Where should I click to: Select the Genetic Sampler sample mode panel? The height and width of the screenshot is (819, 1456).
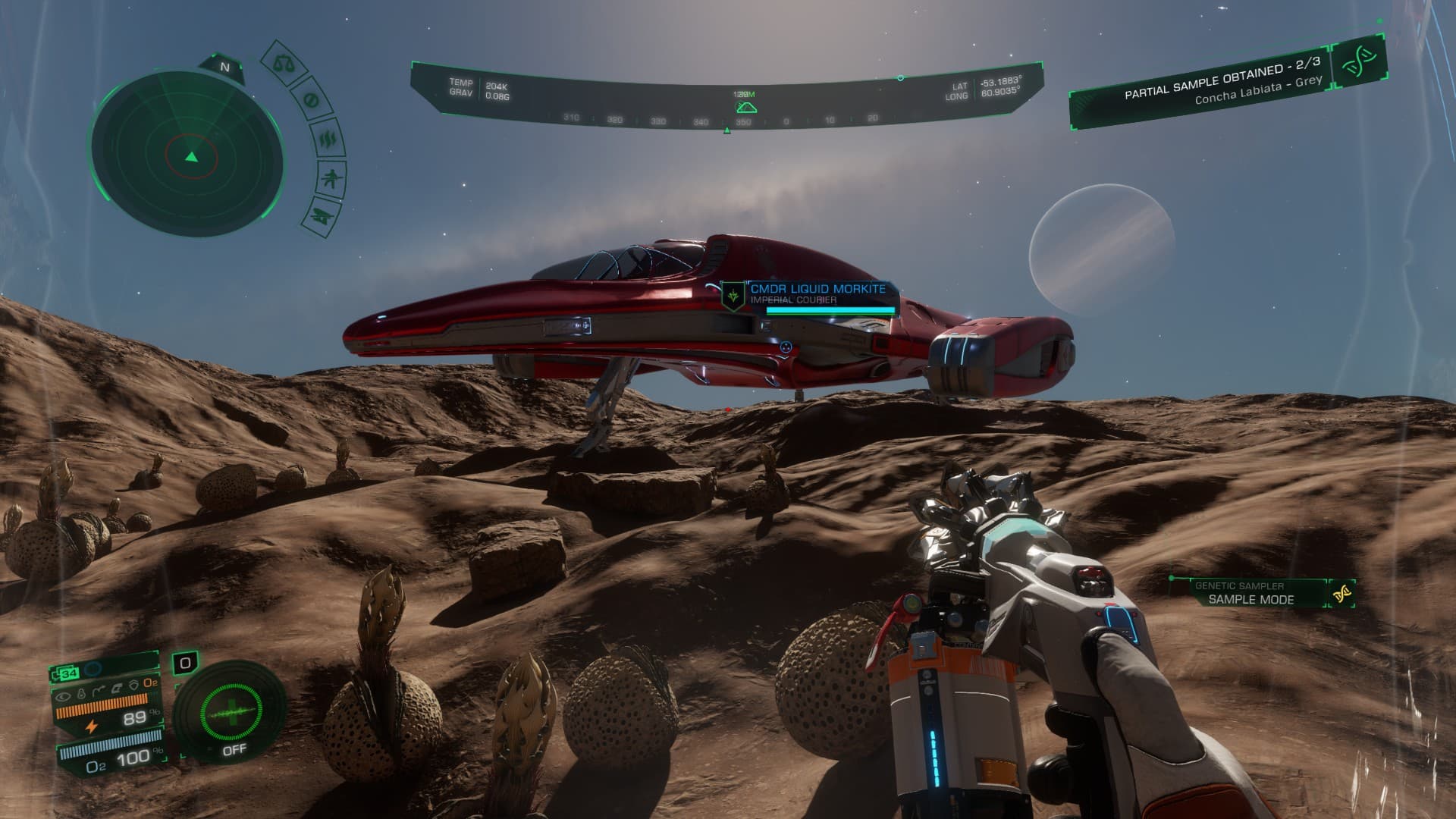point(1251,593)
